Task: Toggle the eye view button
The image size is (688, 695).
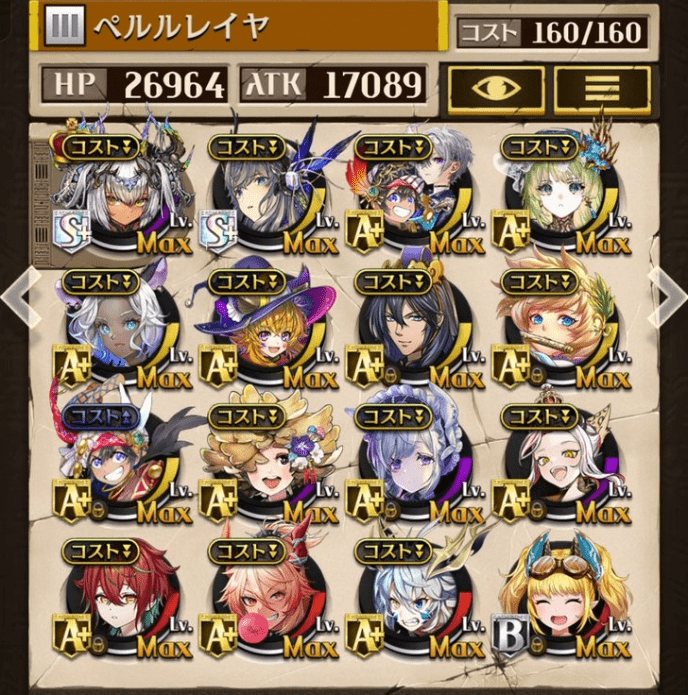Action: tap(495, 88)
